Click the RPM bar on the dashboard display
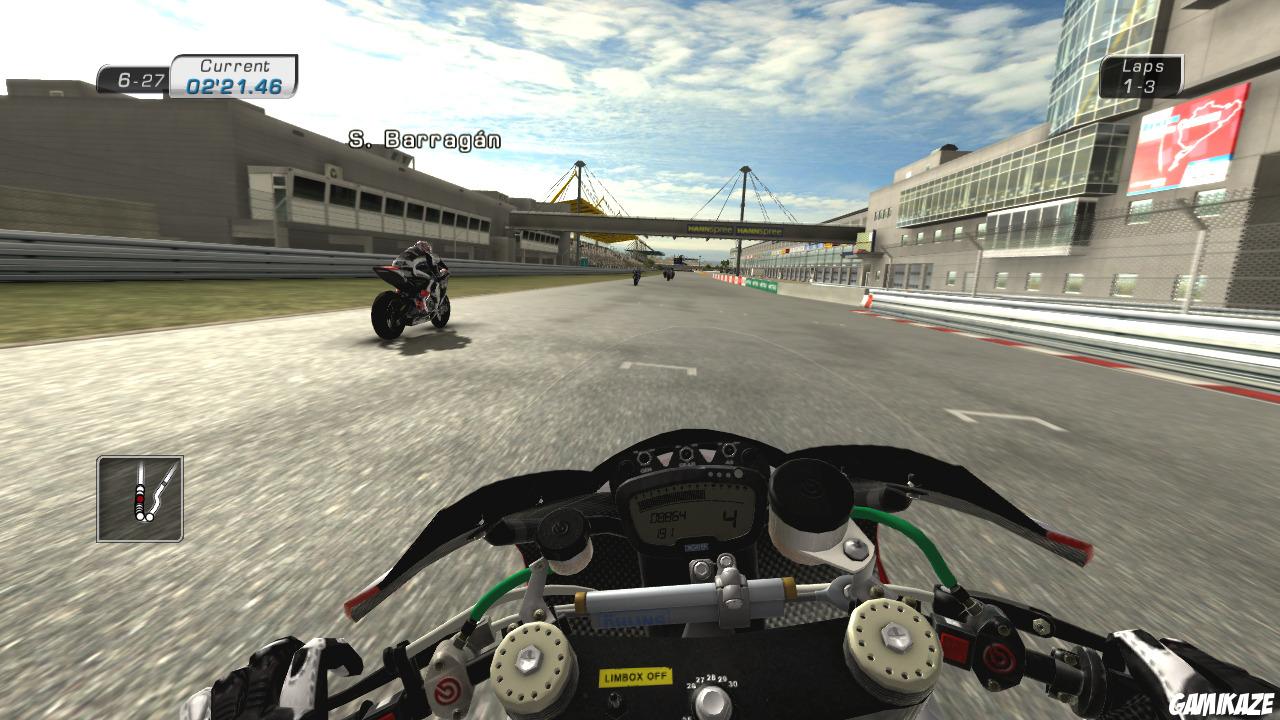This screenshot has height=720, width=1280. 673,497
